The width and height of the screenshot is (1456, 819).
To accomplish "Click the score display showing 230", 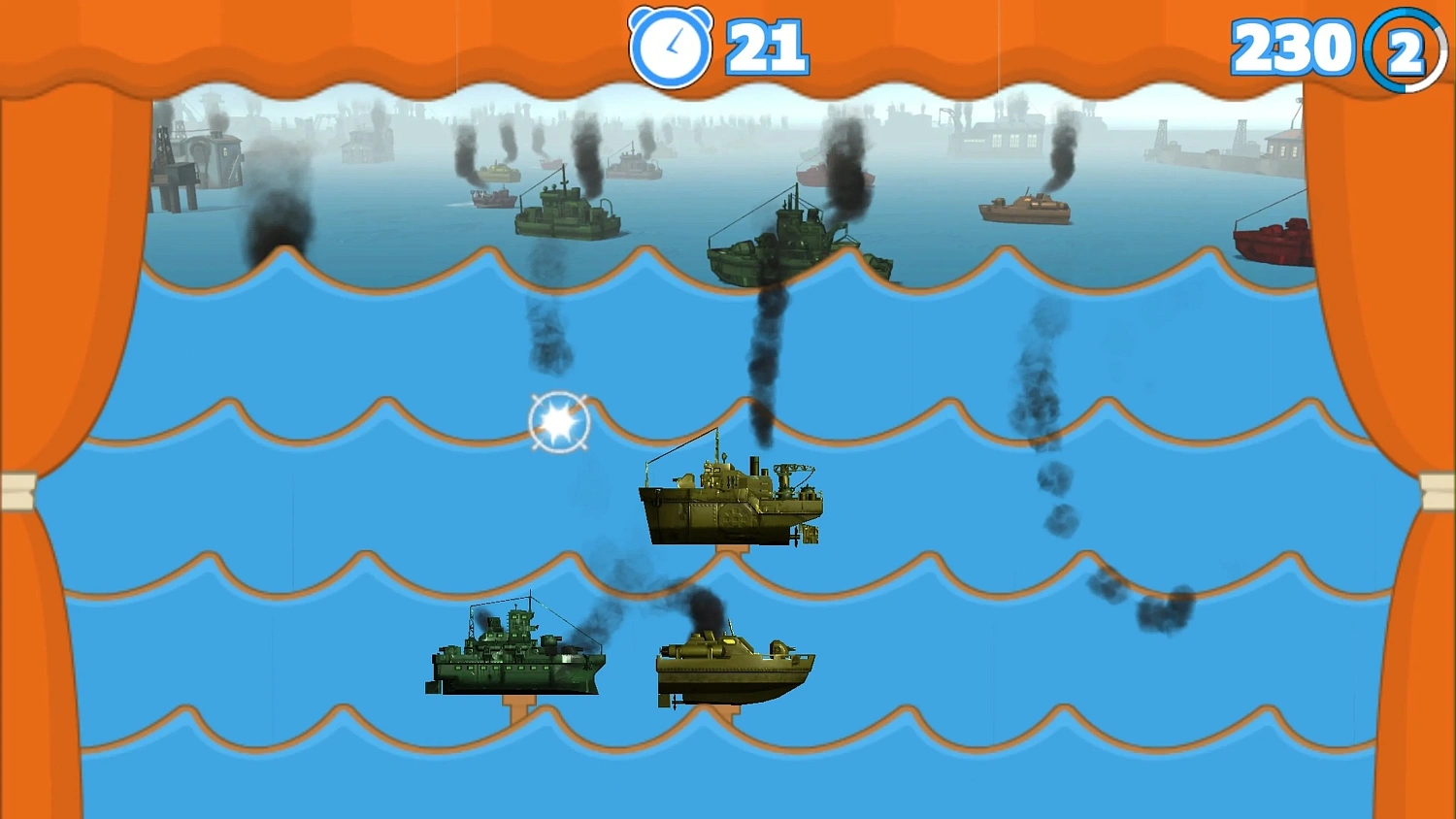I will click(1289, 46).
